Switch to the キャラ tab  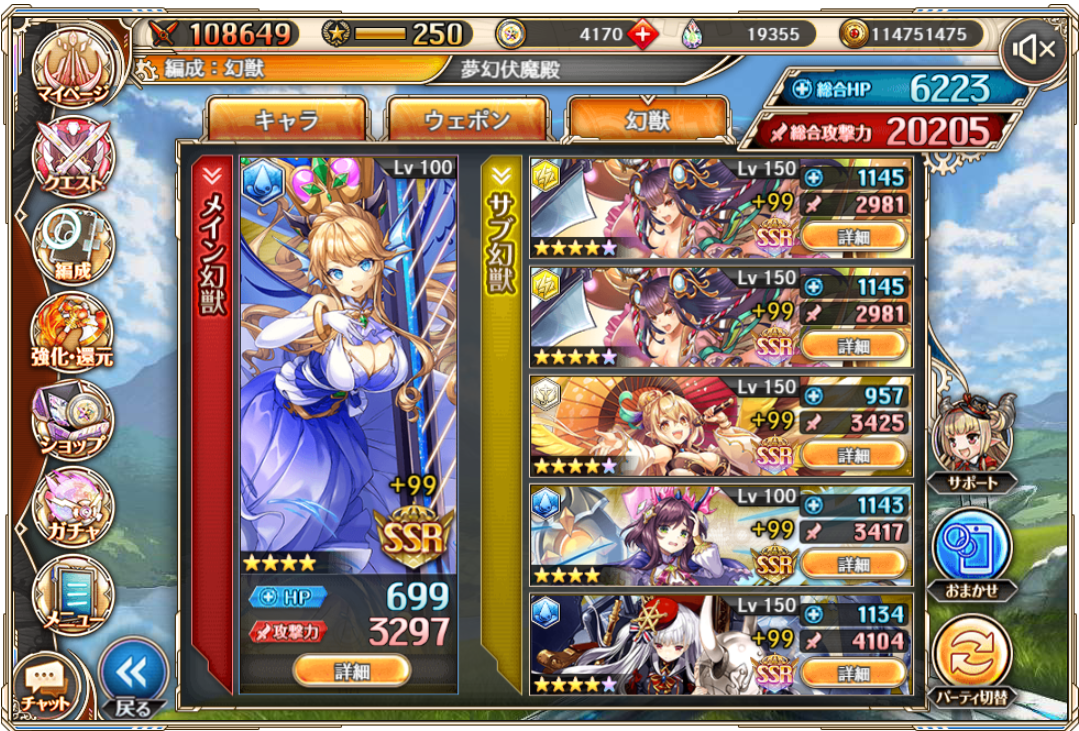pyautogui.click(x=286, y=120)
